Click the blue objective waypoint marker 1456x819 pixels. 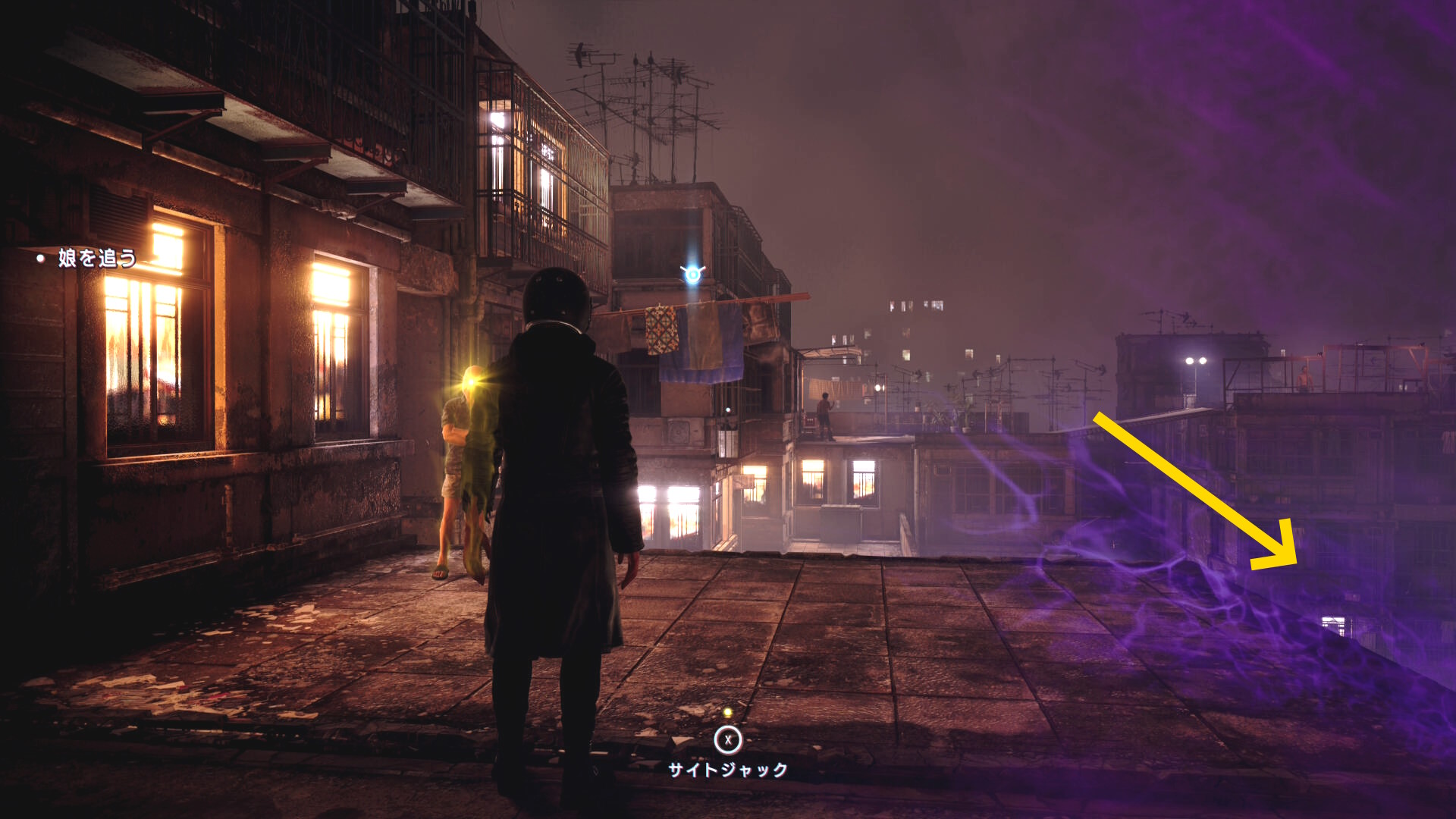(692, 274)
